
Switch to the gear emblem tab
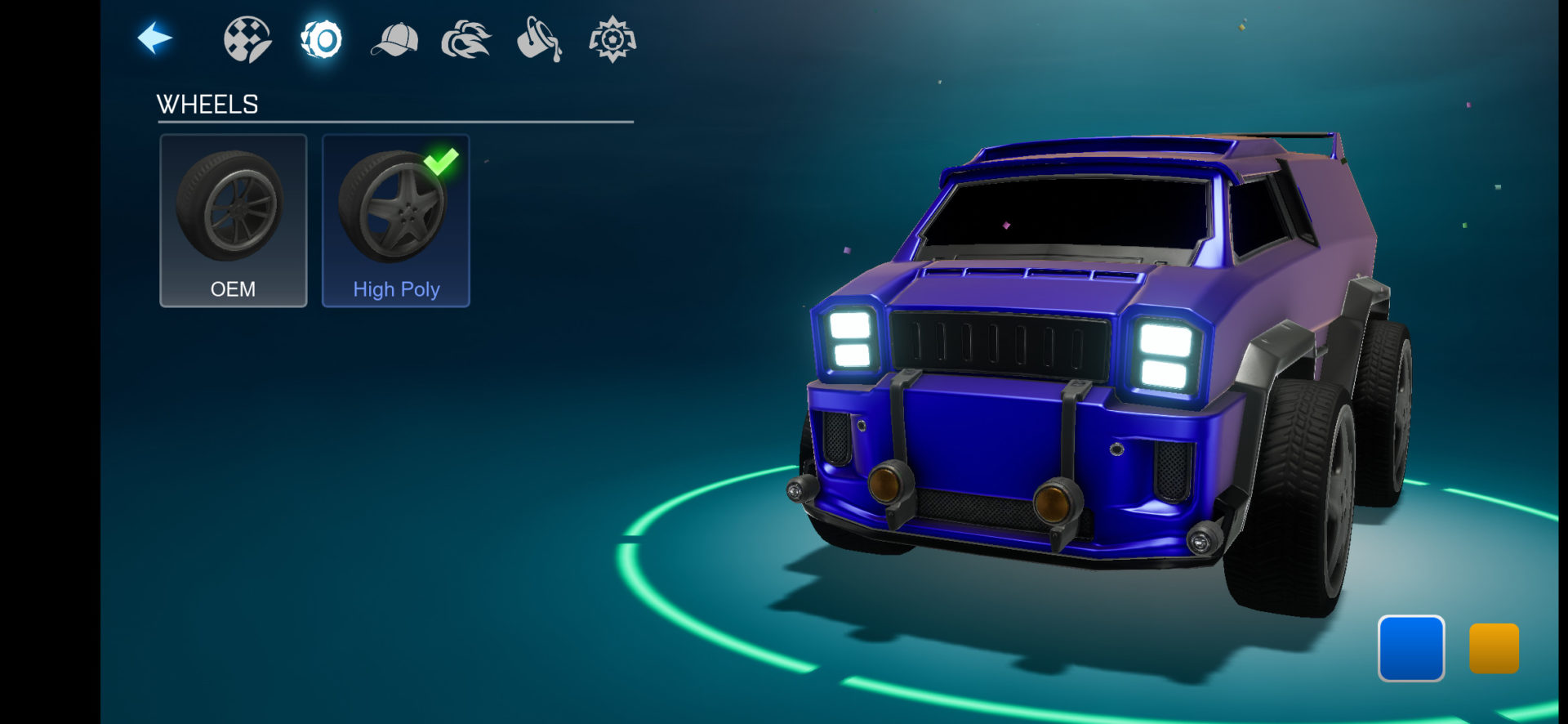pyautogui.click(x=612, y=39)
